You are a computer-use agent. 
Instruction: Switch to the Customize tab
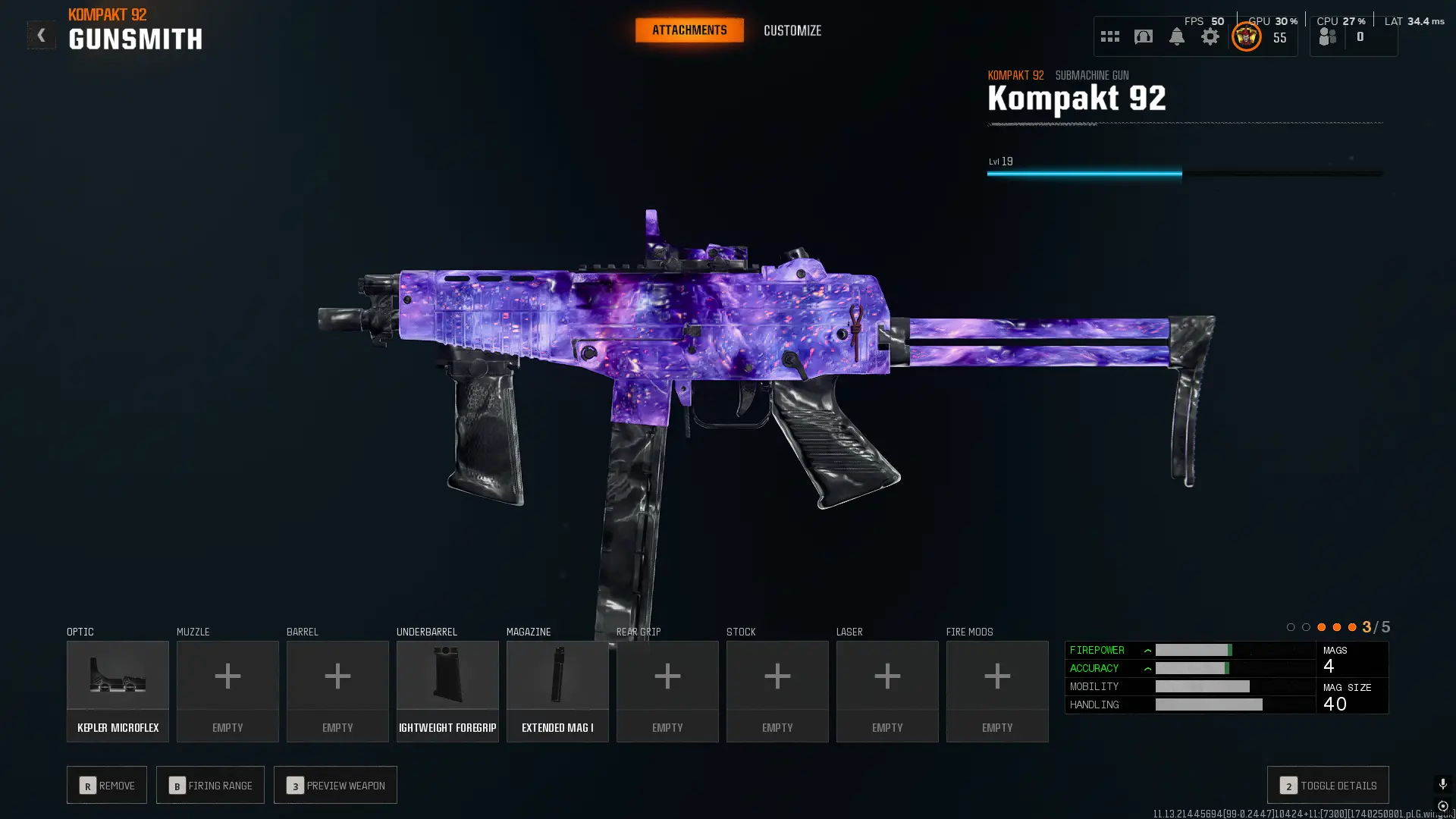coord(792,30)
